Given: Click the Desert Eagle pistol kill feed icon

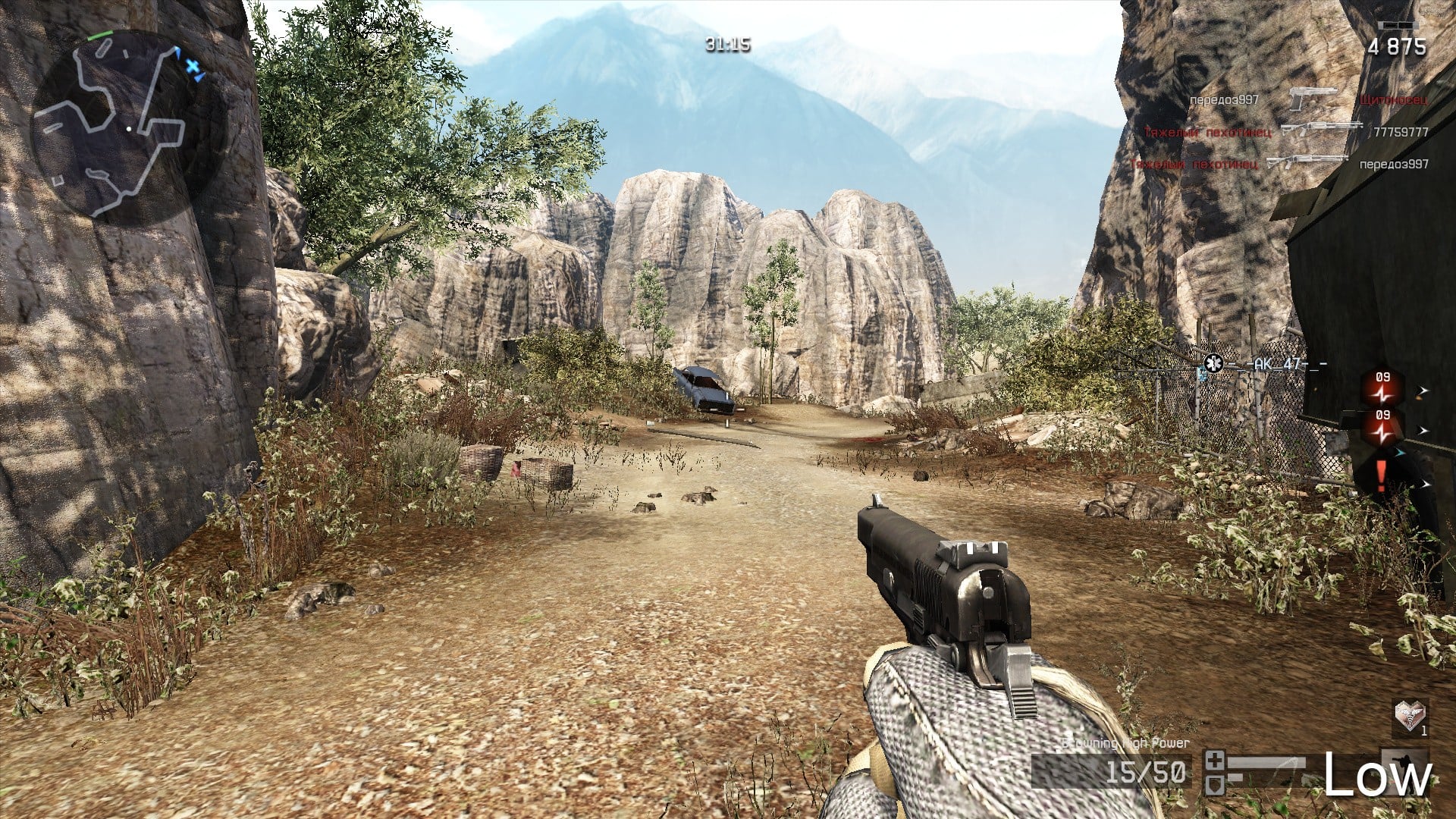Looking at the screenshot, I should tap(1314, 99).
